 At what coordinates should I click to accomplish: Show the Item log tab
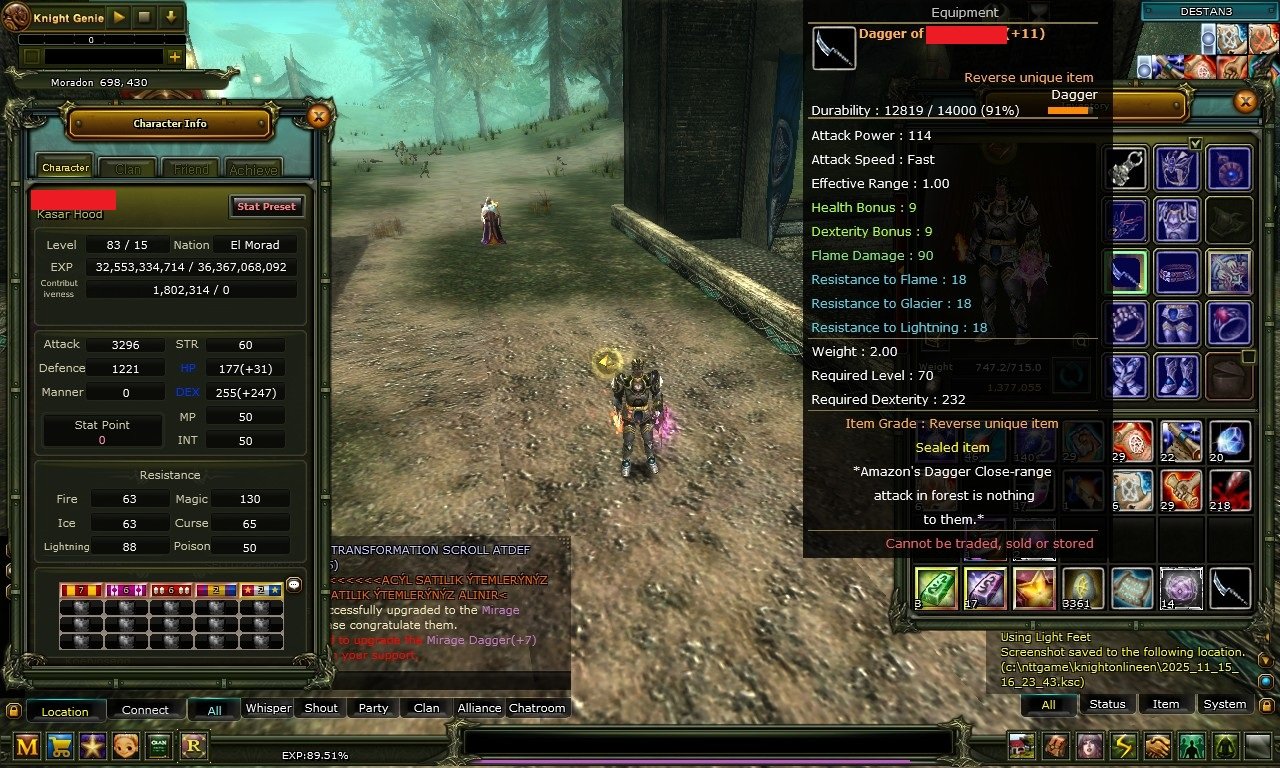click(1166, 704)
